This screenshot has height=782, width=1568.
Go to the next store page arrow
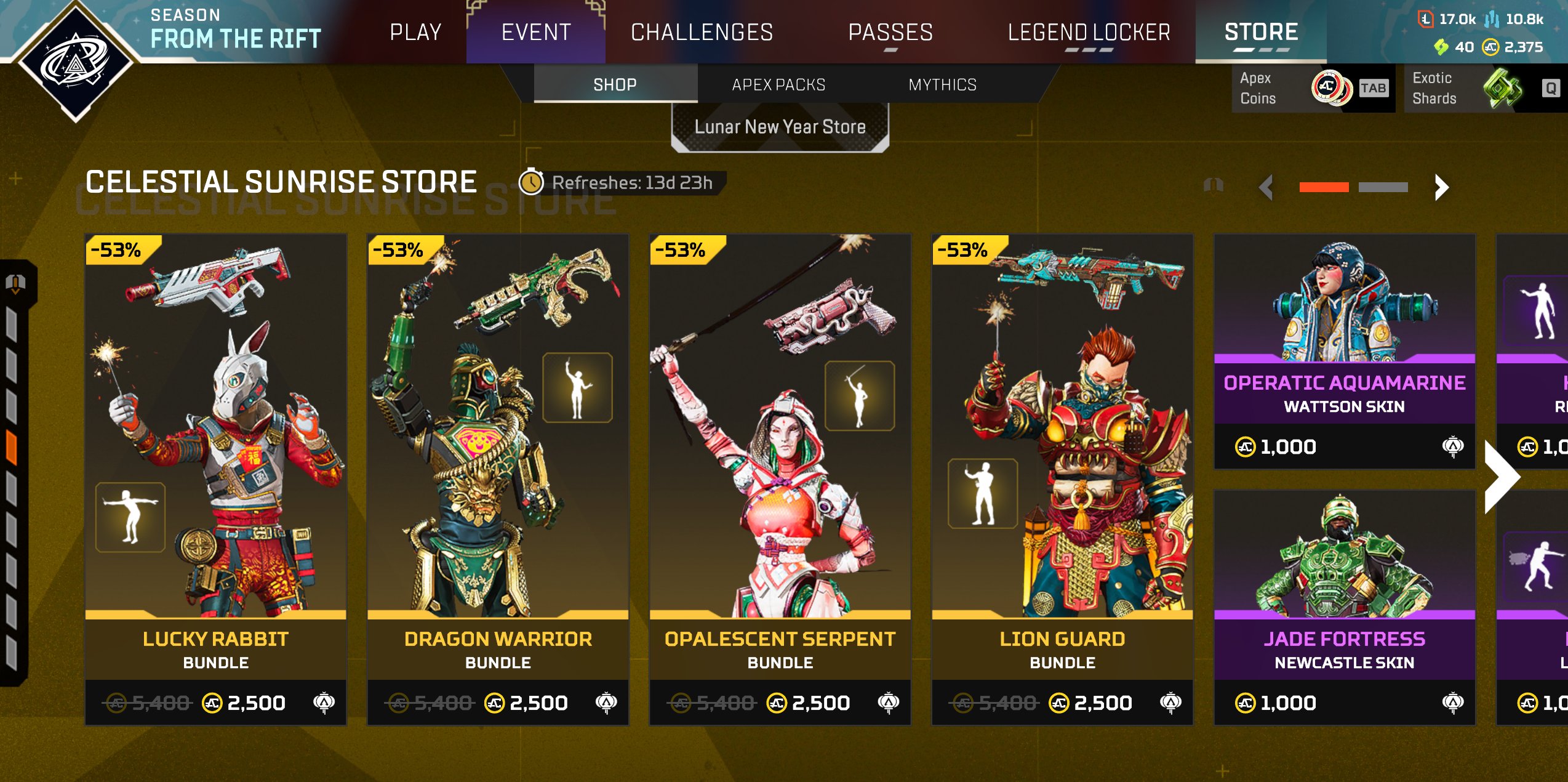point(1441,187)
